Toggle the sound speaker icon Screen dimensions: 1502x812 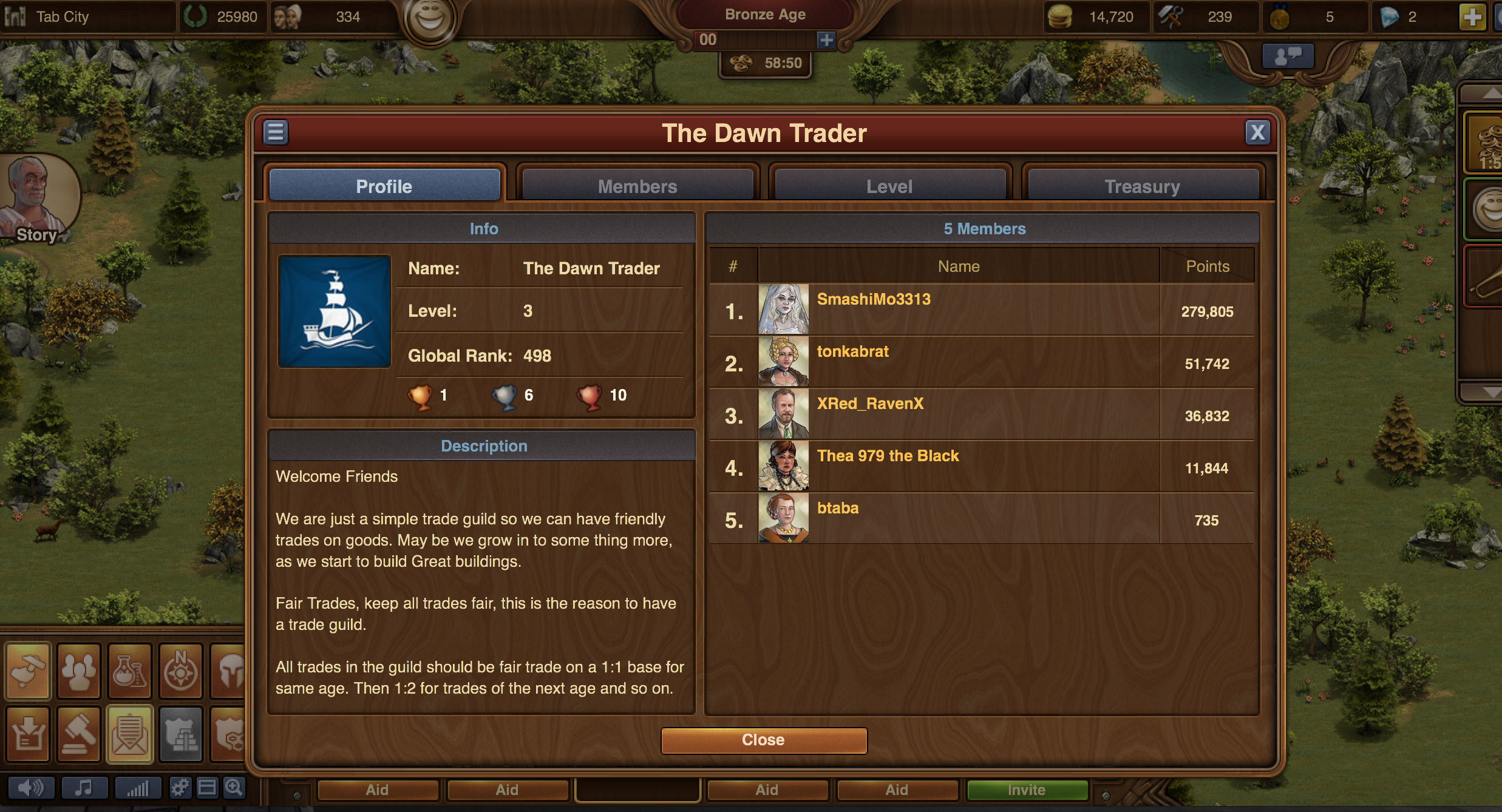point(30,788)
